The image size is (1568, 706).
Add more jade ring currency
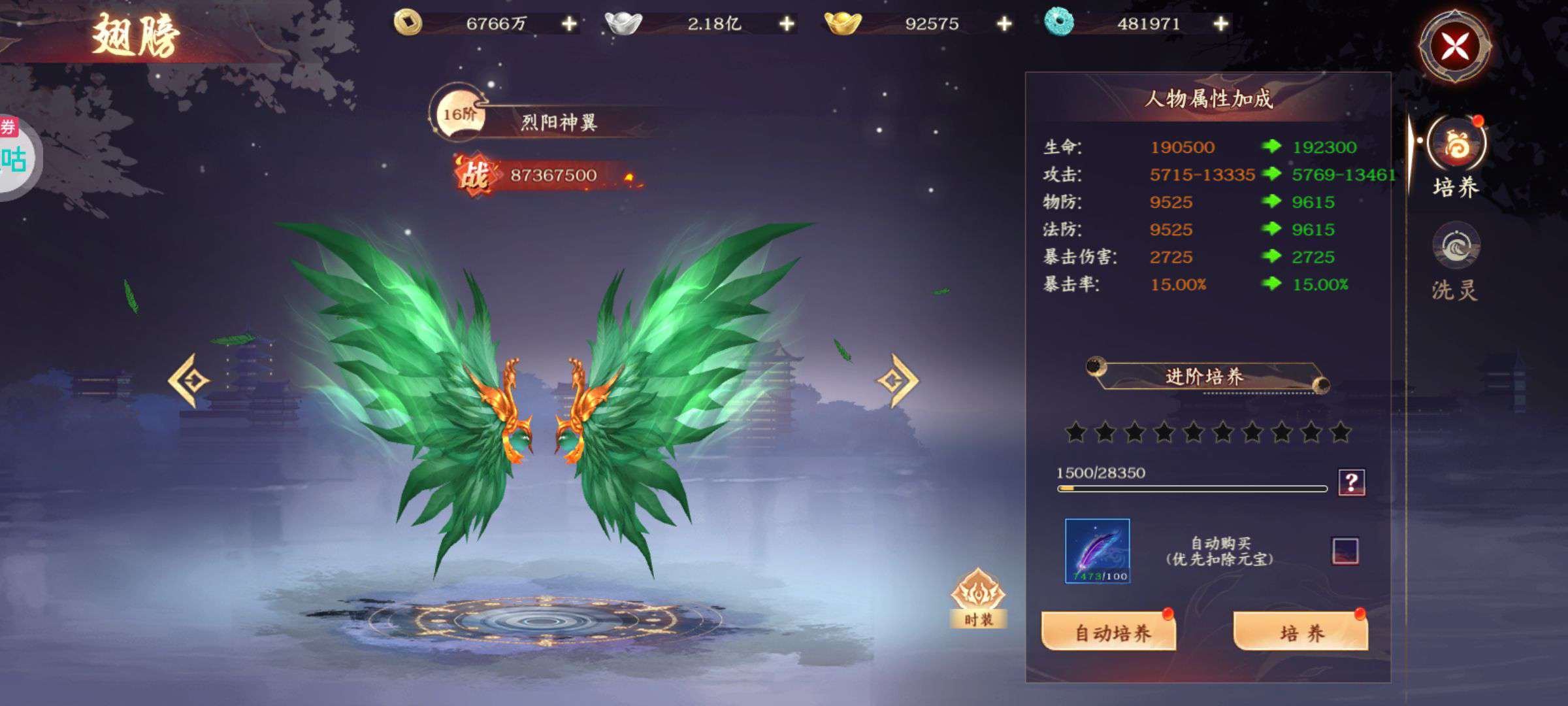point(1220,24)
